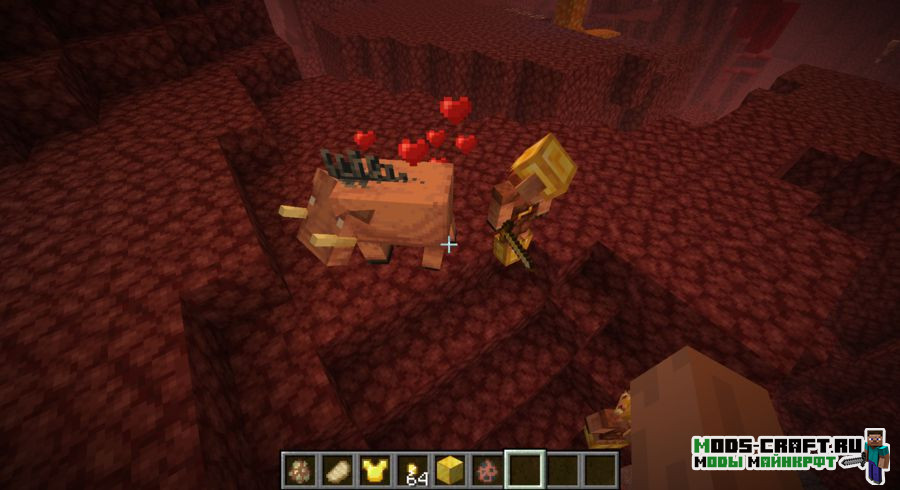
Task: Select the golden chestplate slot
Action: (375, 468)
